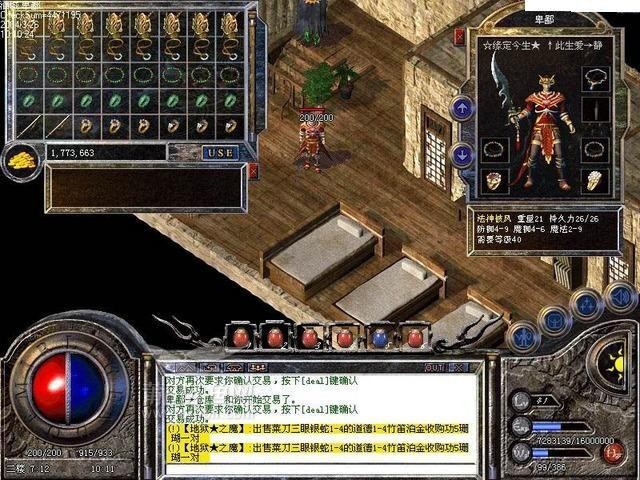Click the down arrow on character panel
The height and width of the screenshot is (480, 640).
462,154
